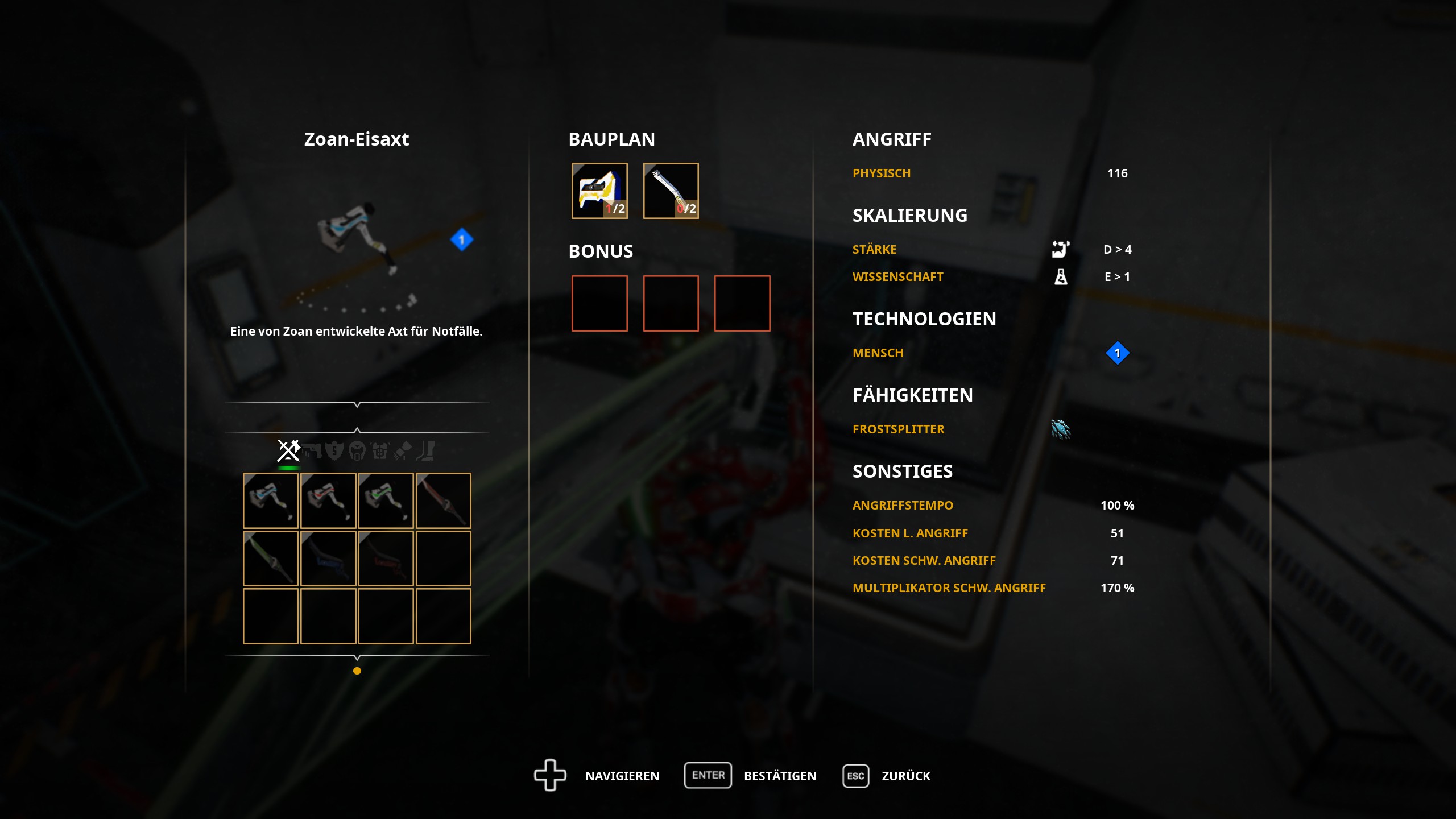Select the axe head blueprint material 1/2
This screenshot has height=819, width=1456.
599,191
